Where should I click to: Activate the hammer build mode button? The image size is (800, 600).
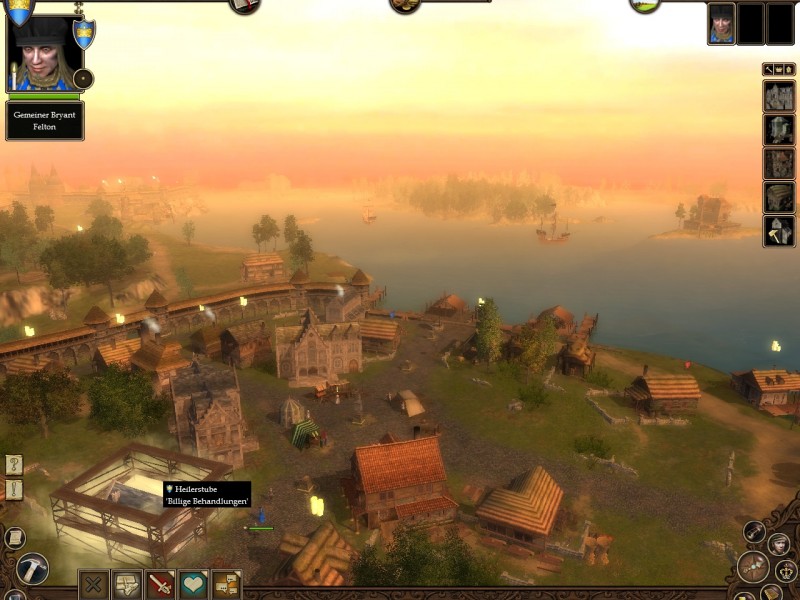(x=32, y=570)
